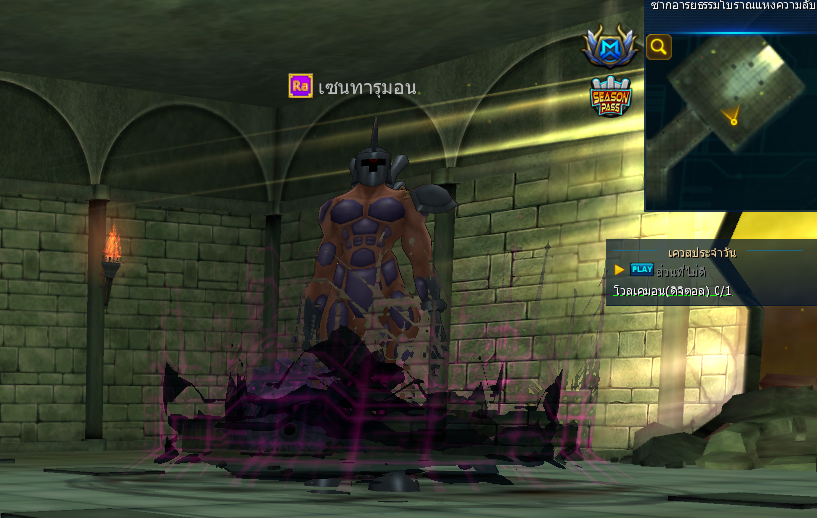The height and width of the screenshot is (518, 817).
Task: Open the Season Pass icon
Action: pos(610,97)
